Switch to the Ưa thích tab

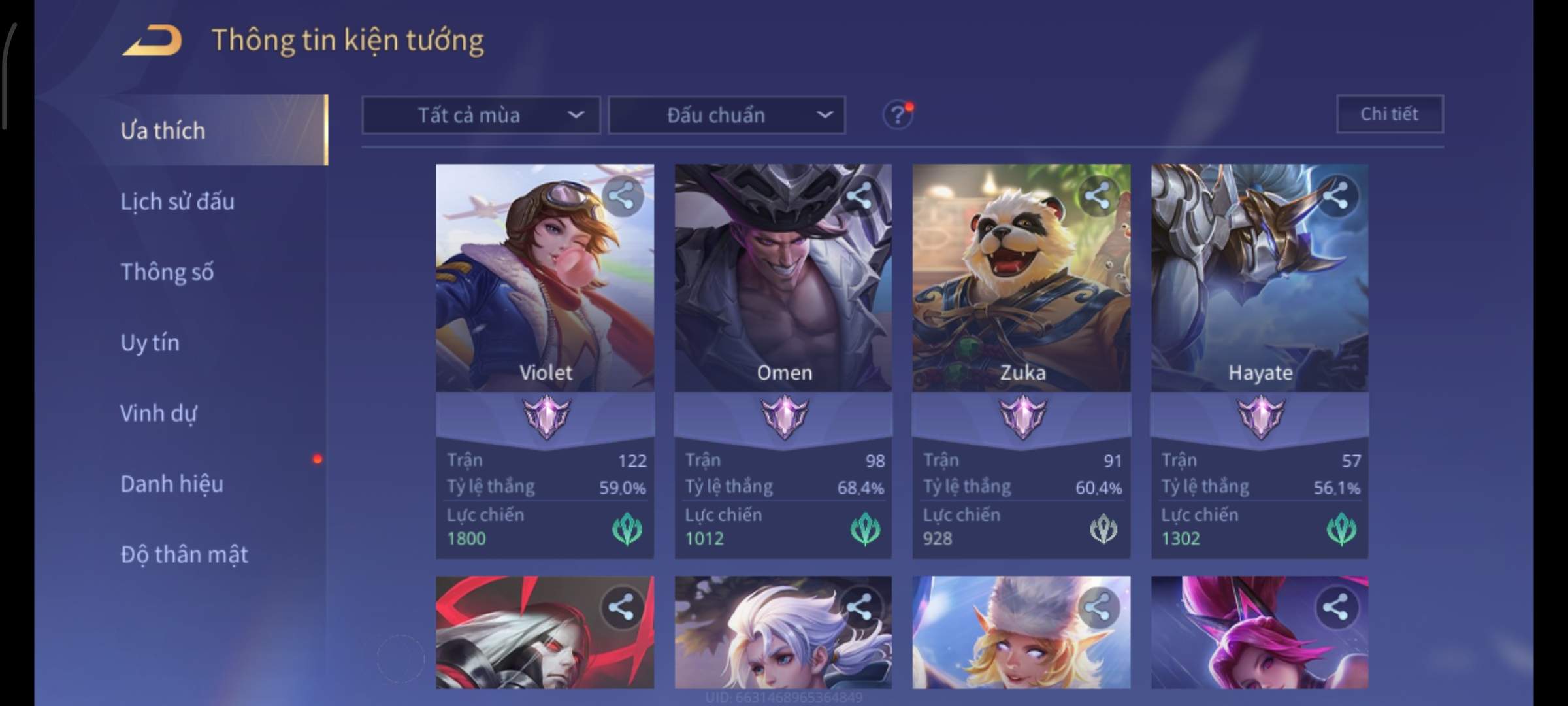click(x=163, y=131)
